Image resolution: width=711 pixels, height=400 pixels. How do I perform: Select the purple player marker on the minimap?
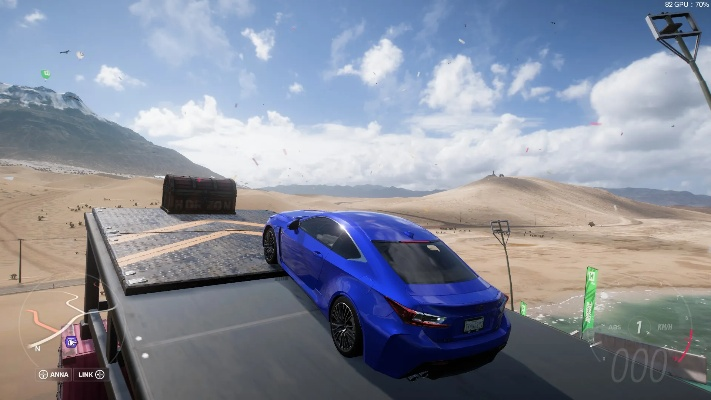coord(71,342)
